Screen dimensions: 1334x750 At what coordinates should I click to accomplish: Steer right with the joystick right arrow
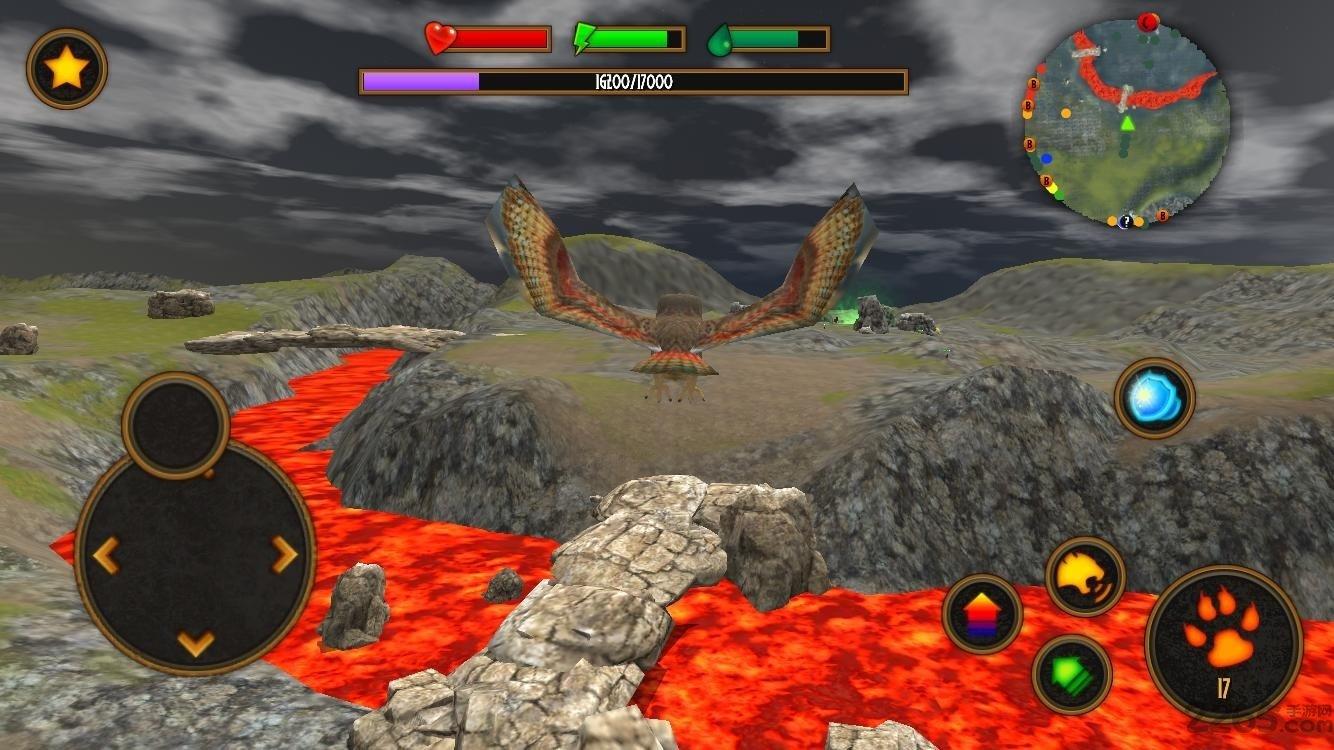click(x=285, y=553)
